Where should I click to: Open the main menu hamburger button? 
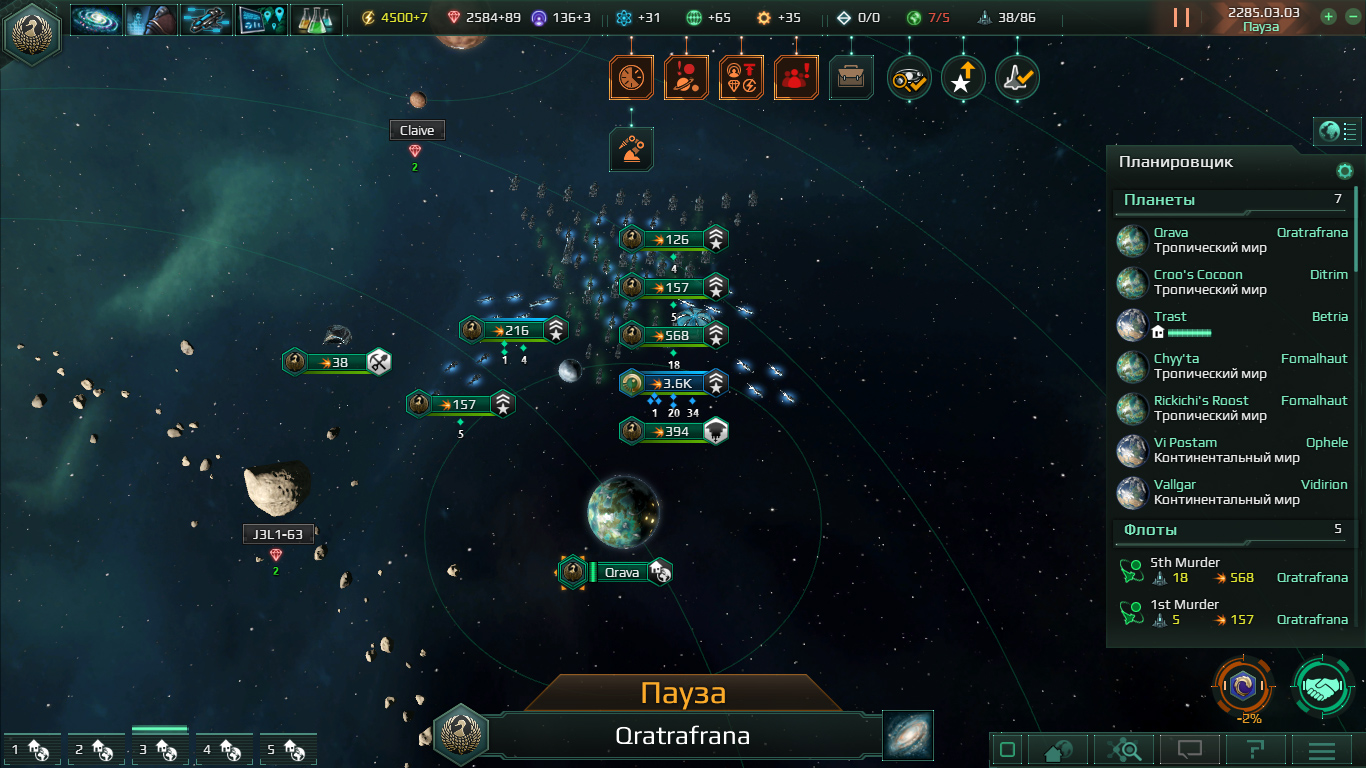1322,749
